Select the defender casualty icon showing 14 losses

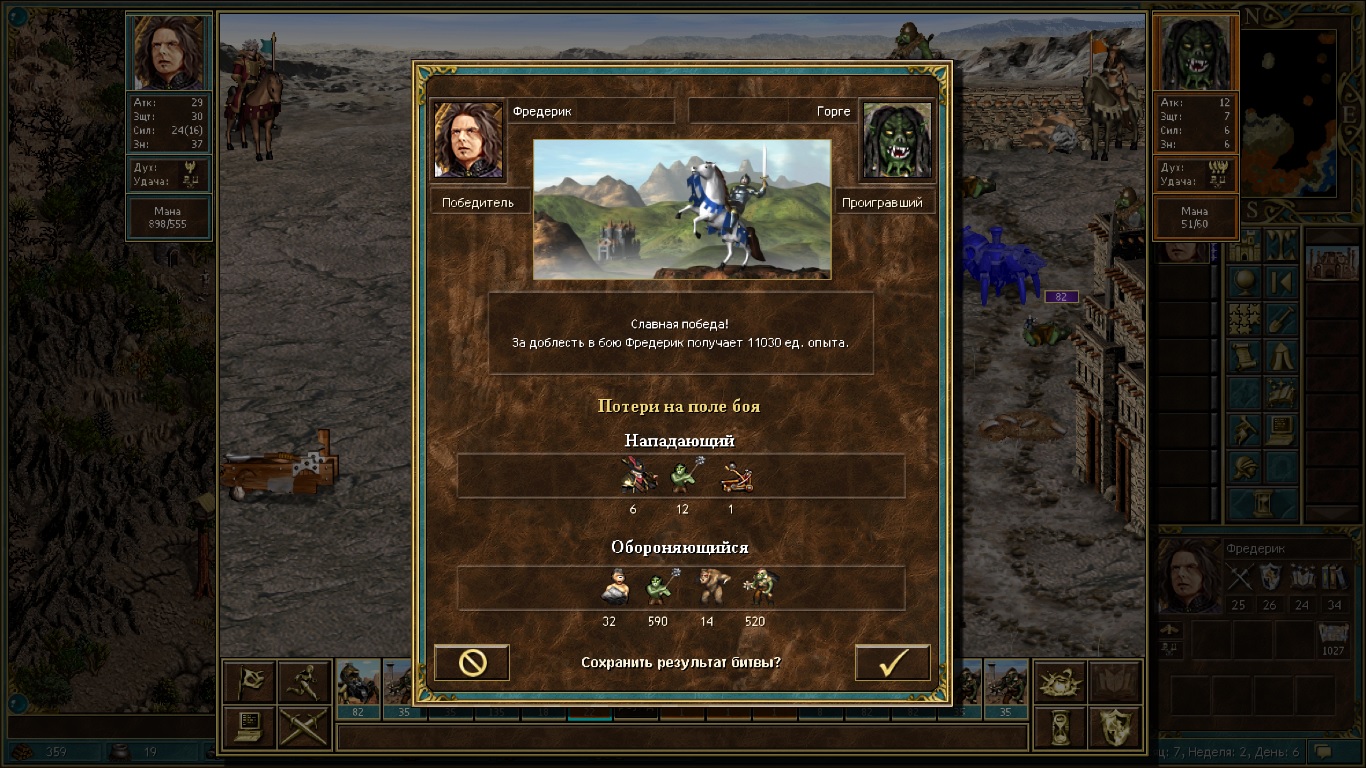pos(712,588)
